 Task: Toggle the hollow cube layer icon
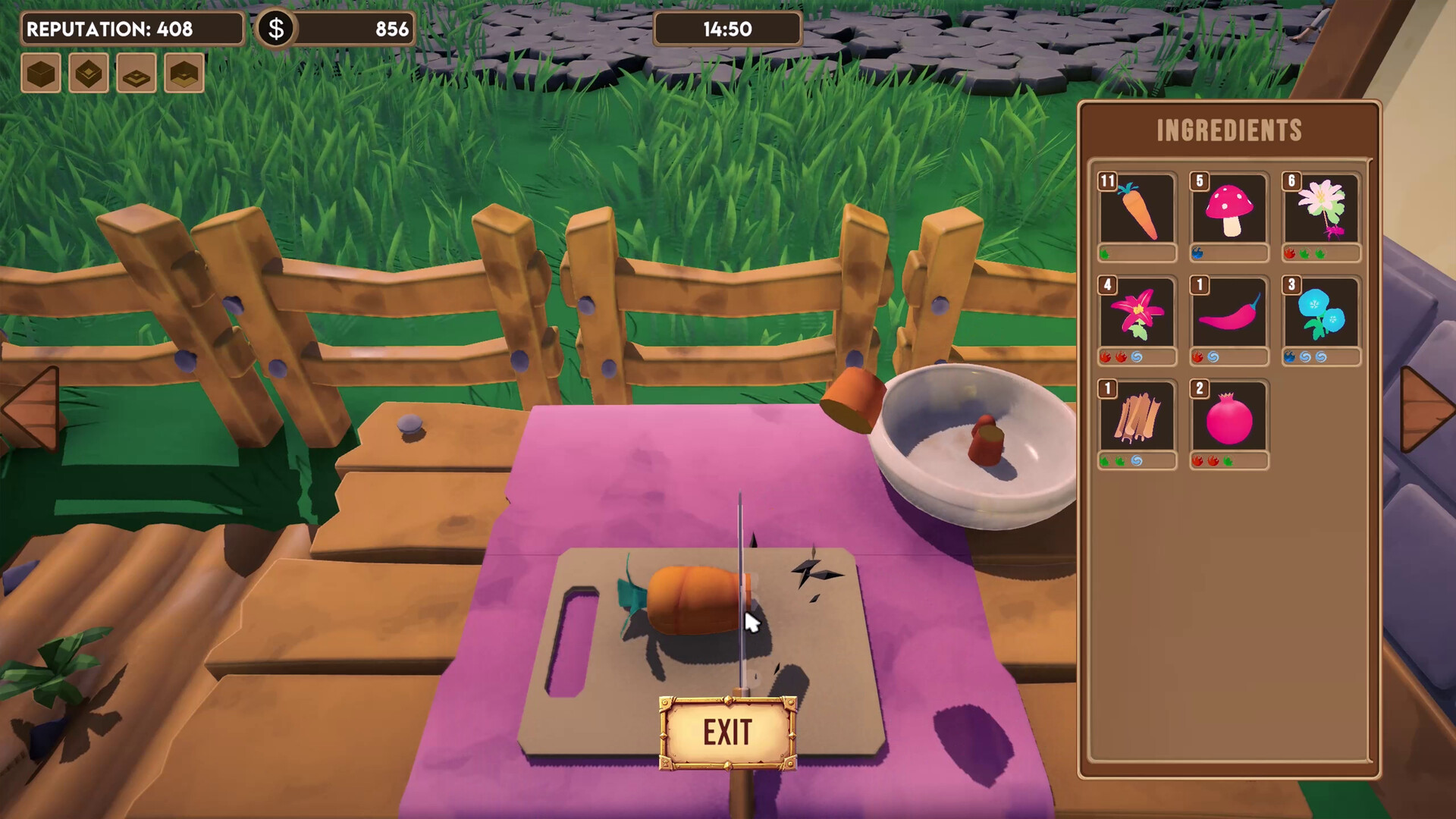click(88, 73)
